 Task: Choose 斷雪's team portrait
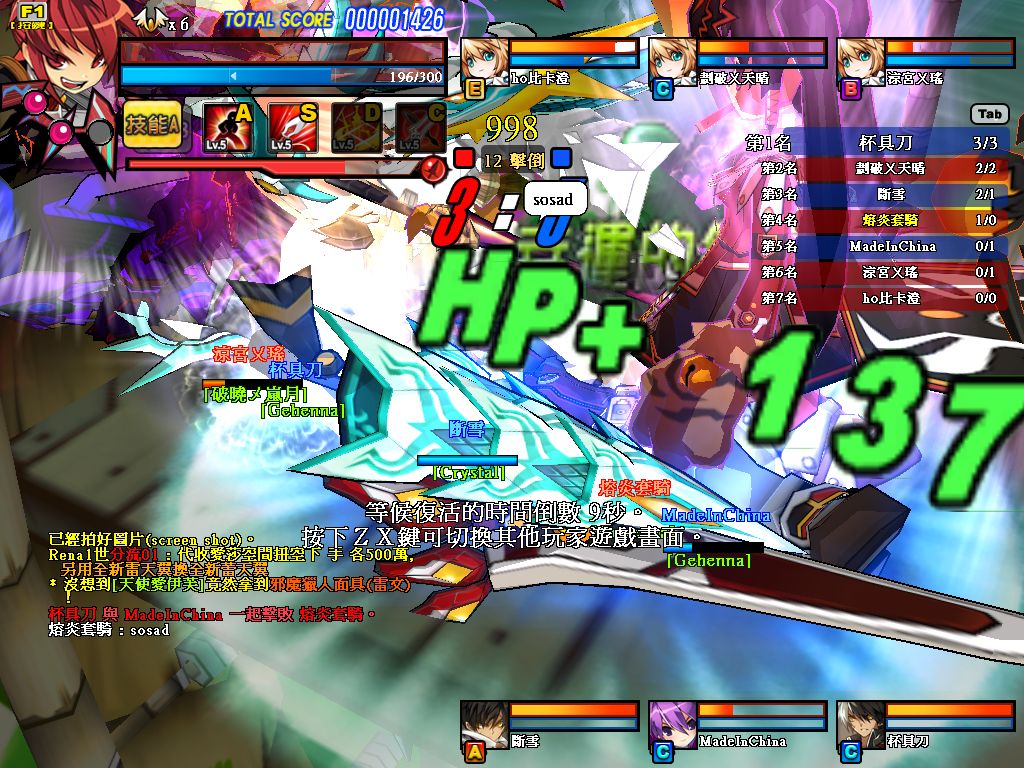click(484, 724)
